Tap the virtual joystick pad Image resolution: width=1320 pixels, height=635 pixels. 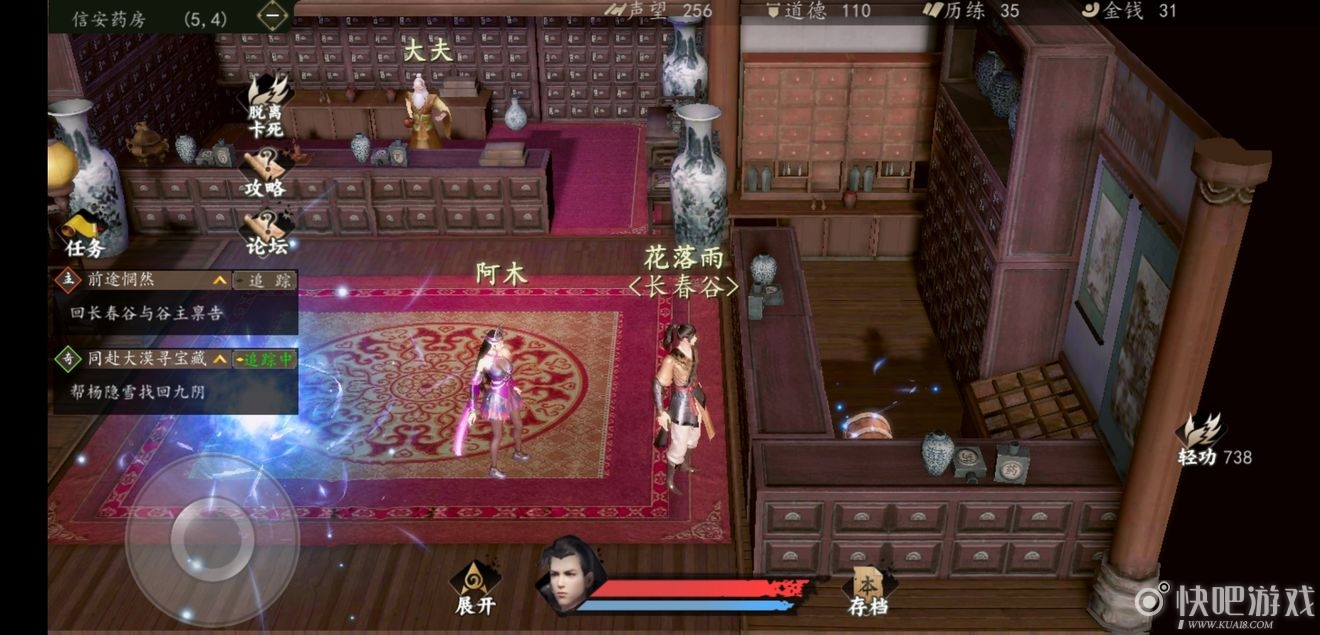211,540
